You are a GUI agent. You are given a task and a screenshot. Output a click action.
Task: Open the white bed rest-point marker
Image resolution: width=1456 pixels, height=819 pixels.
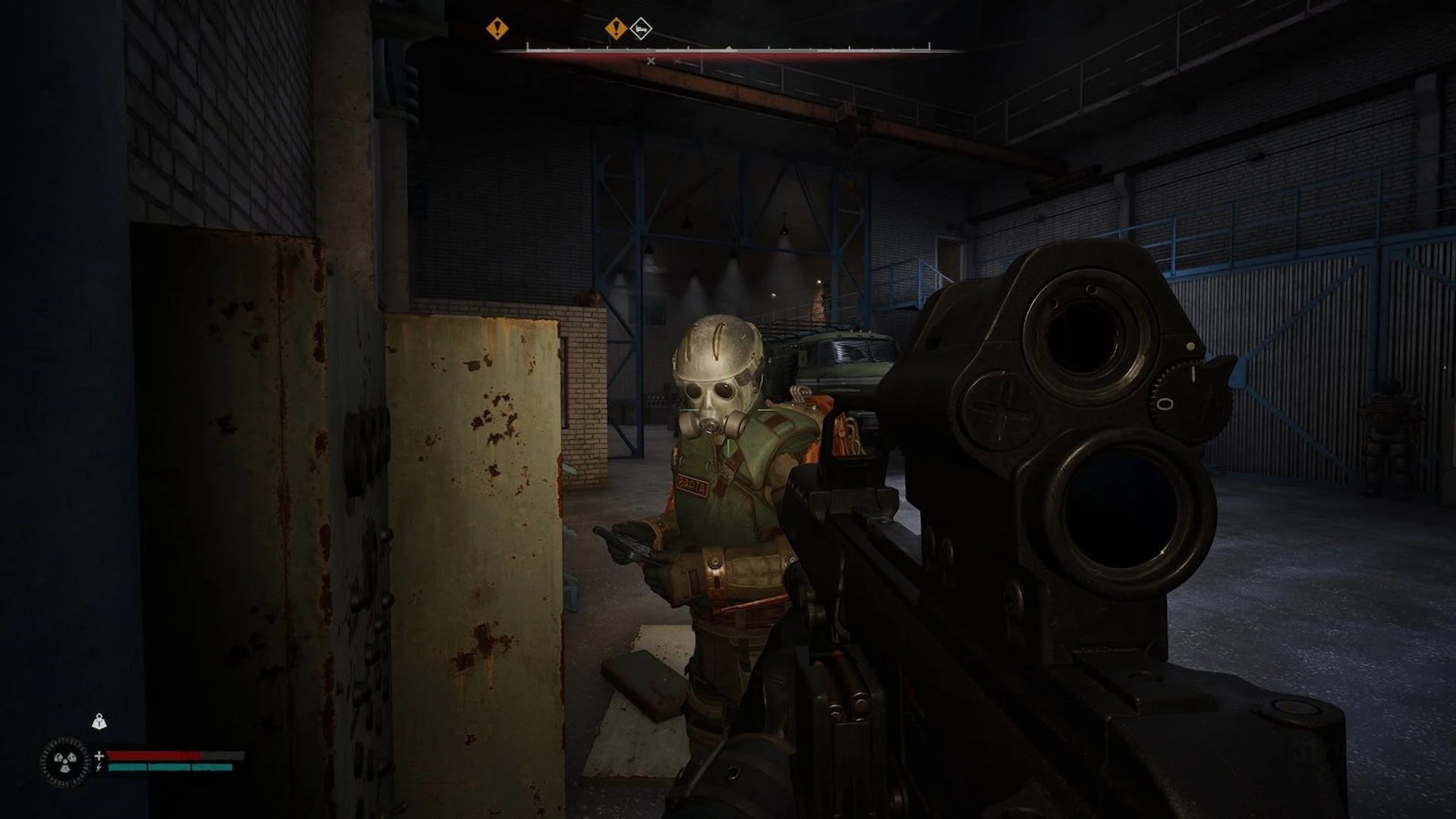click(x=641, y=29)
